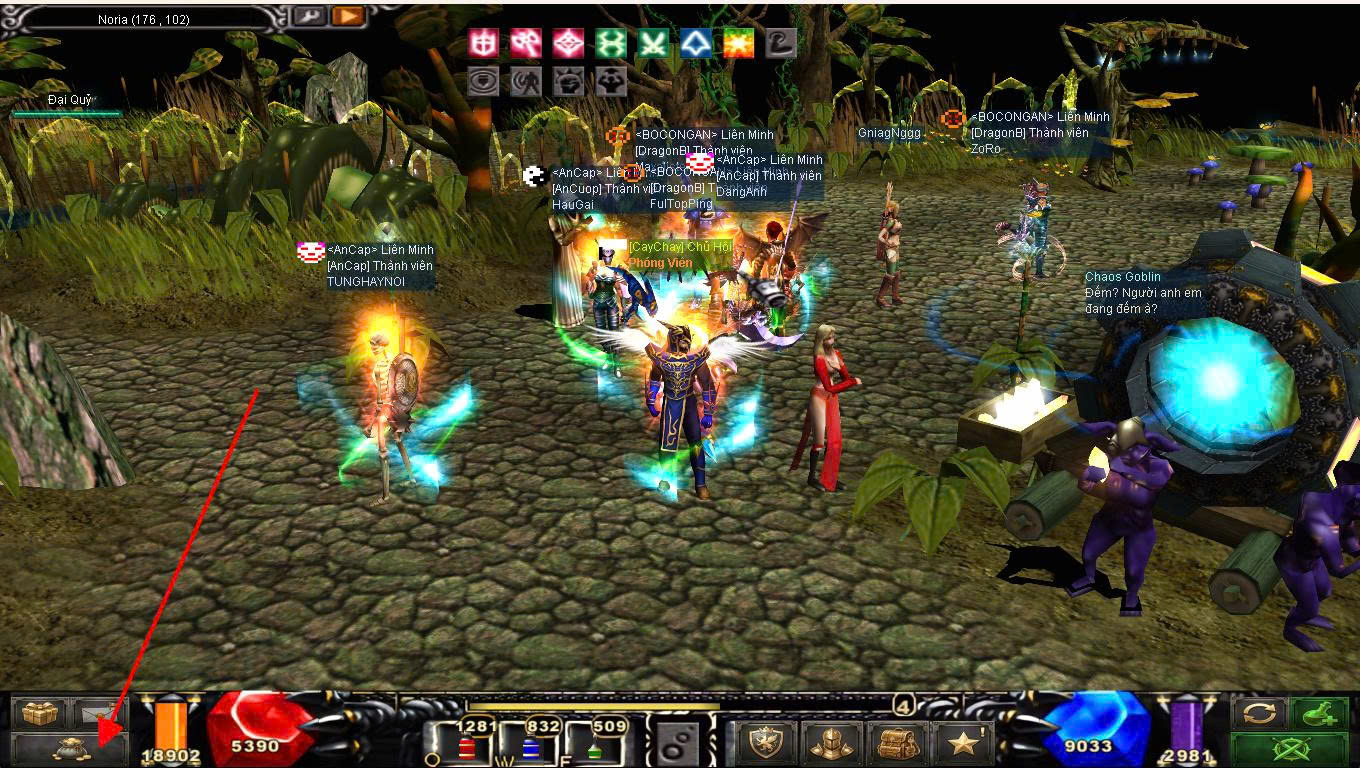The image size is (1360, 768).
Task: Select the blue upward arrow buff icon
Action: [x=696, y=43]
